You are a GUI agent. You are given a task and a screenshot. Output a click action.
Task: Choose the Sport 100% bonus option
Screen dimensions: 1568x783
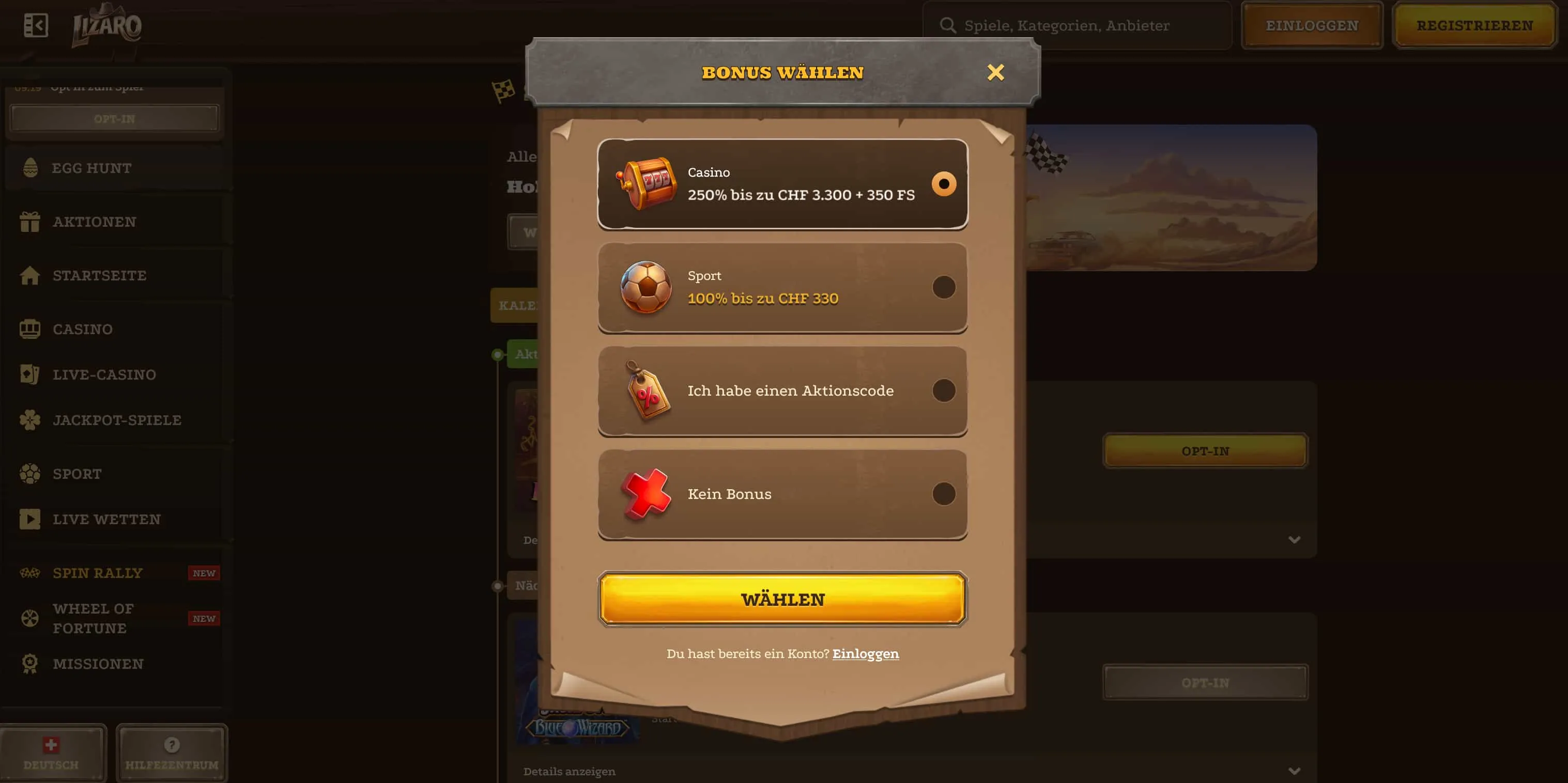click(x=944, y=288)
